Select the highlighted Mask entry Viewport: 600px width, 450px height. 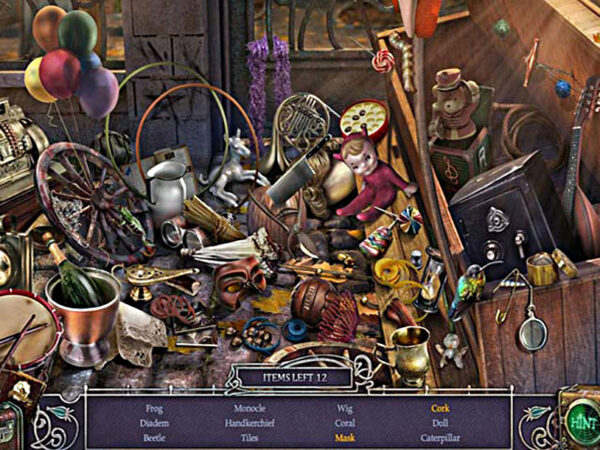[x=346, y=438]
